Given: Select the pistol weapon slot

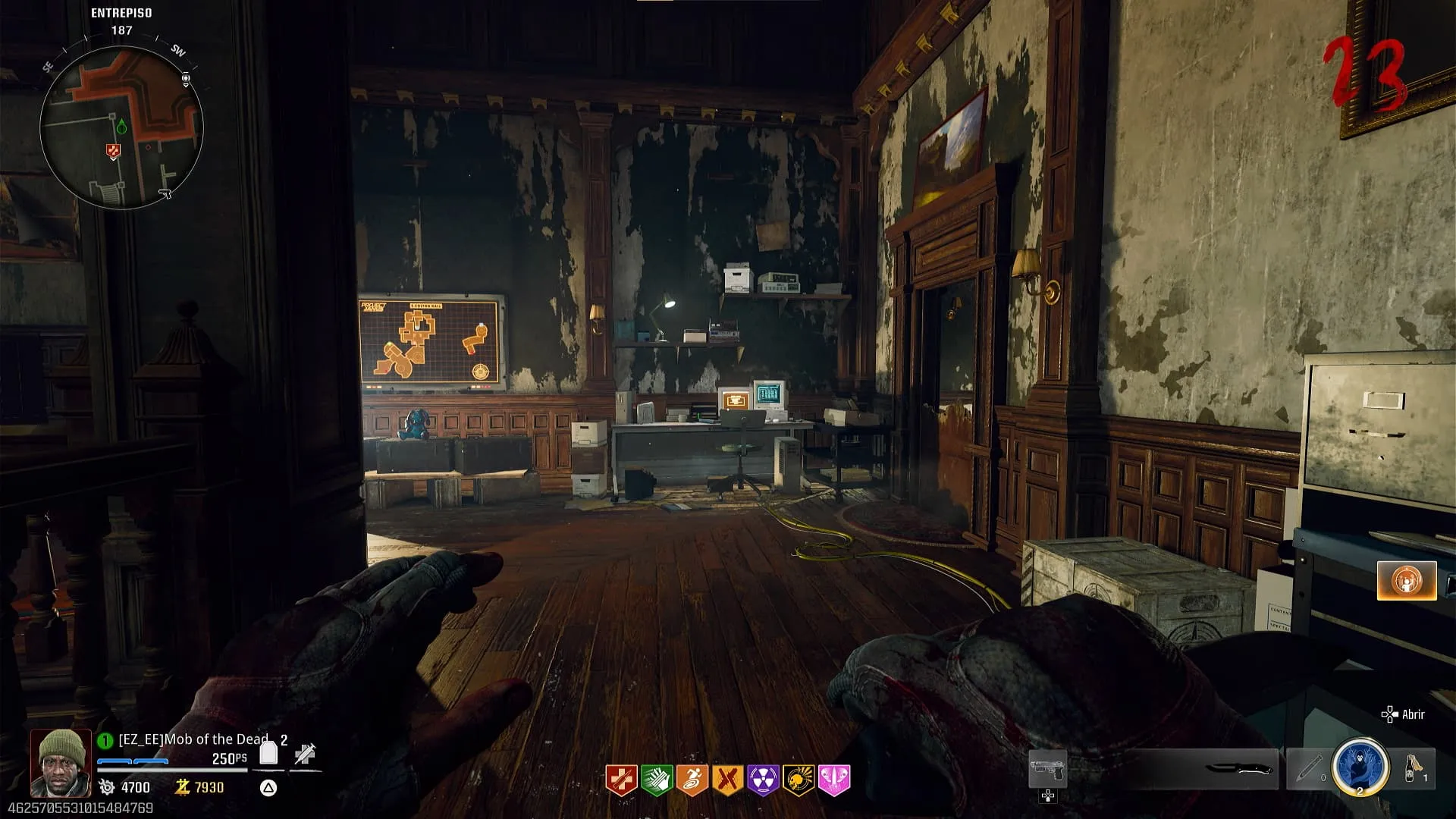Looking at the screenshot, I should (1047, 770).
